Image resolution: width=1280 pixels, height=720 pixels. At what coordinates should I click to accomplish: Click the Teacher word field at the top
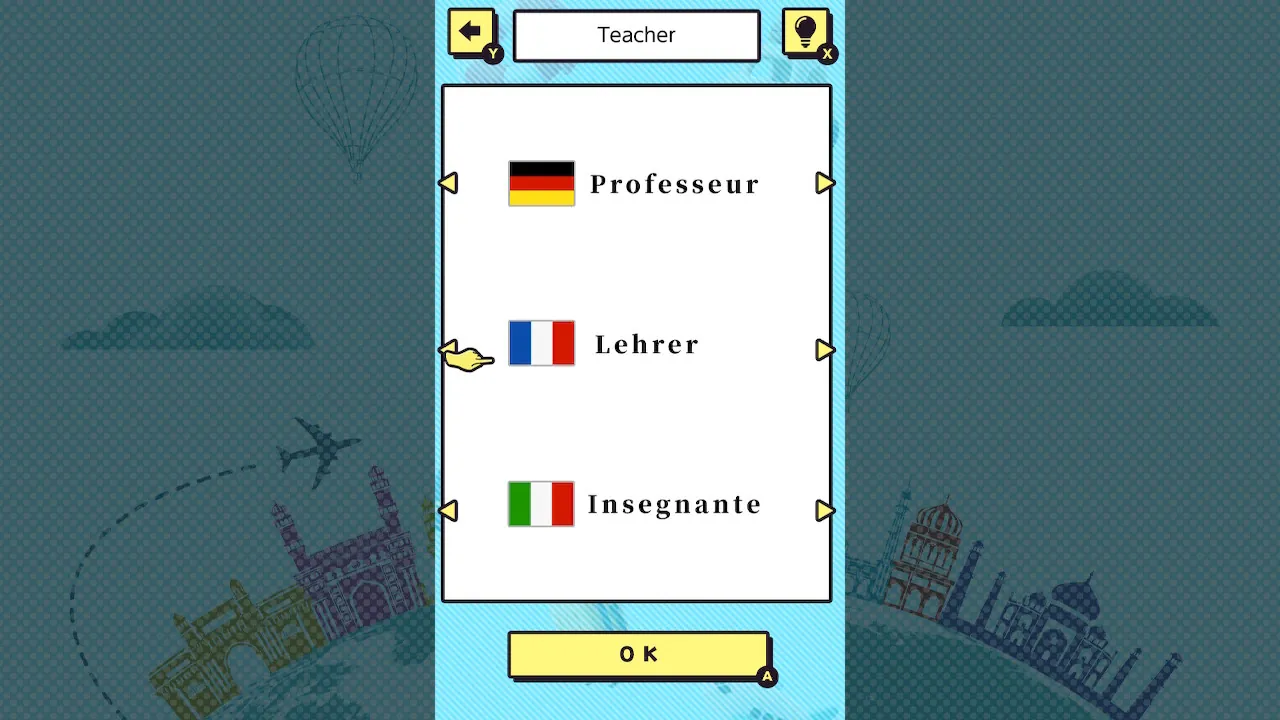(636, 35)
